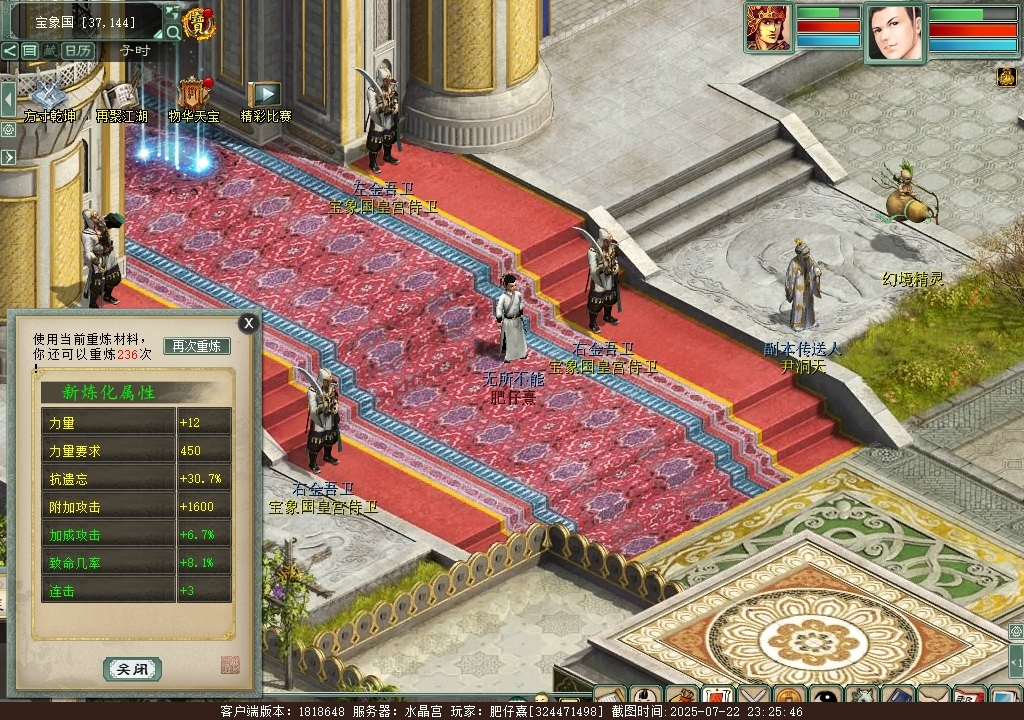
Task: Dismiss the reforging panel via its X
Action: [248, 322]
